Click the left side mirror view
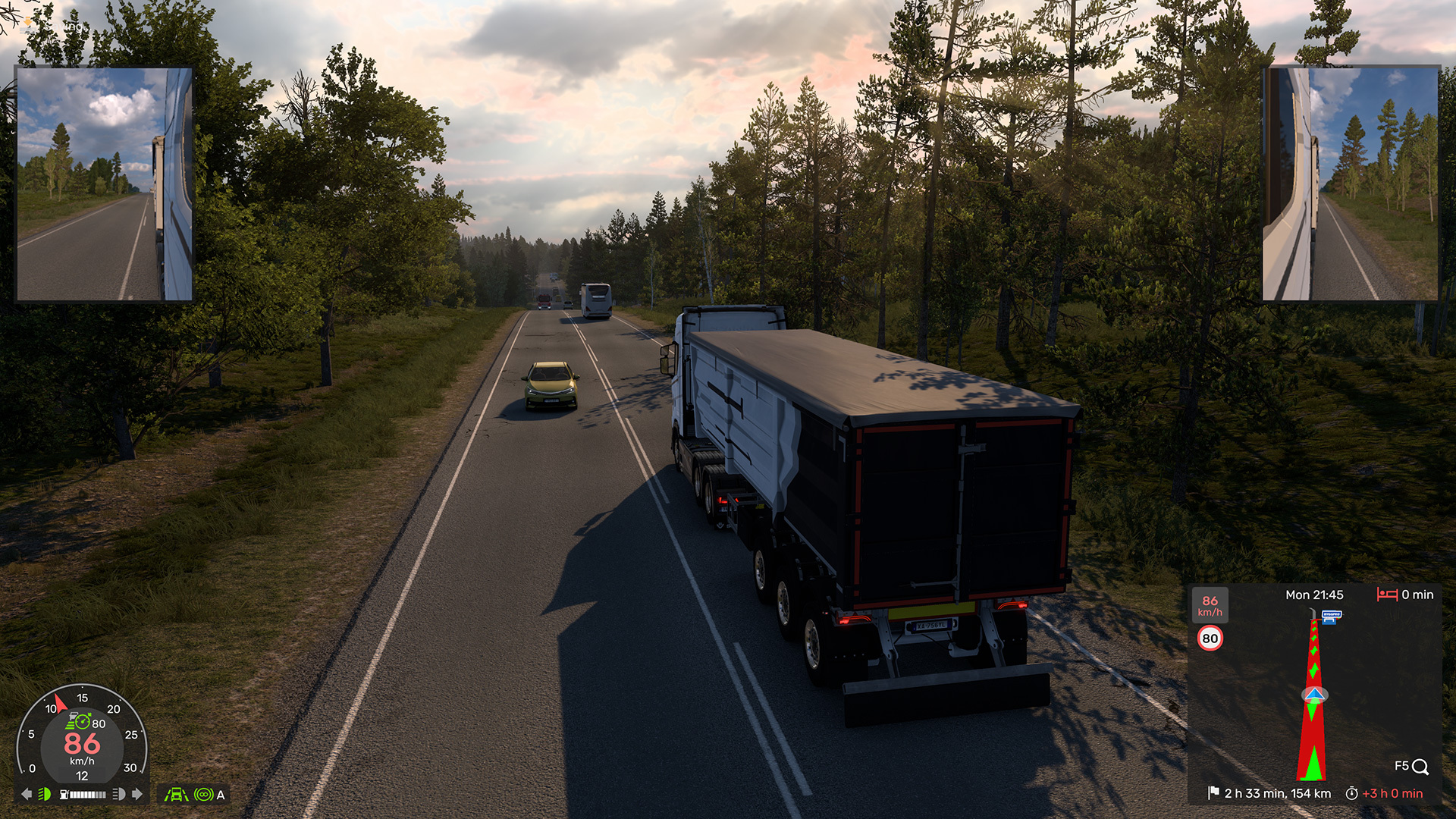 pyautogui.click(x=104, y=184)
